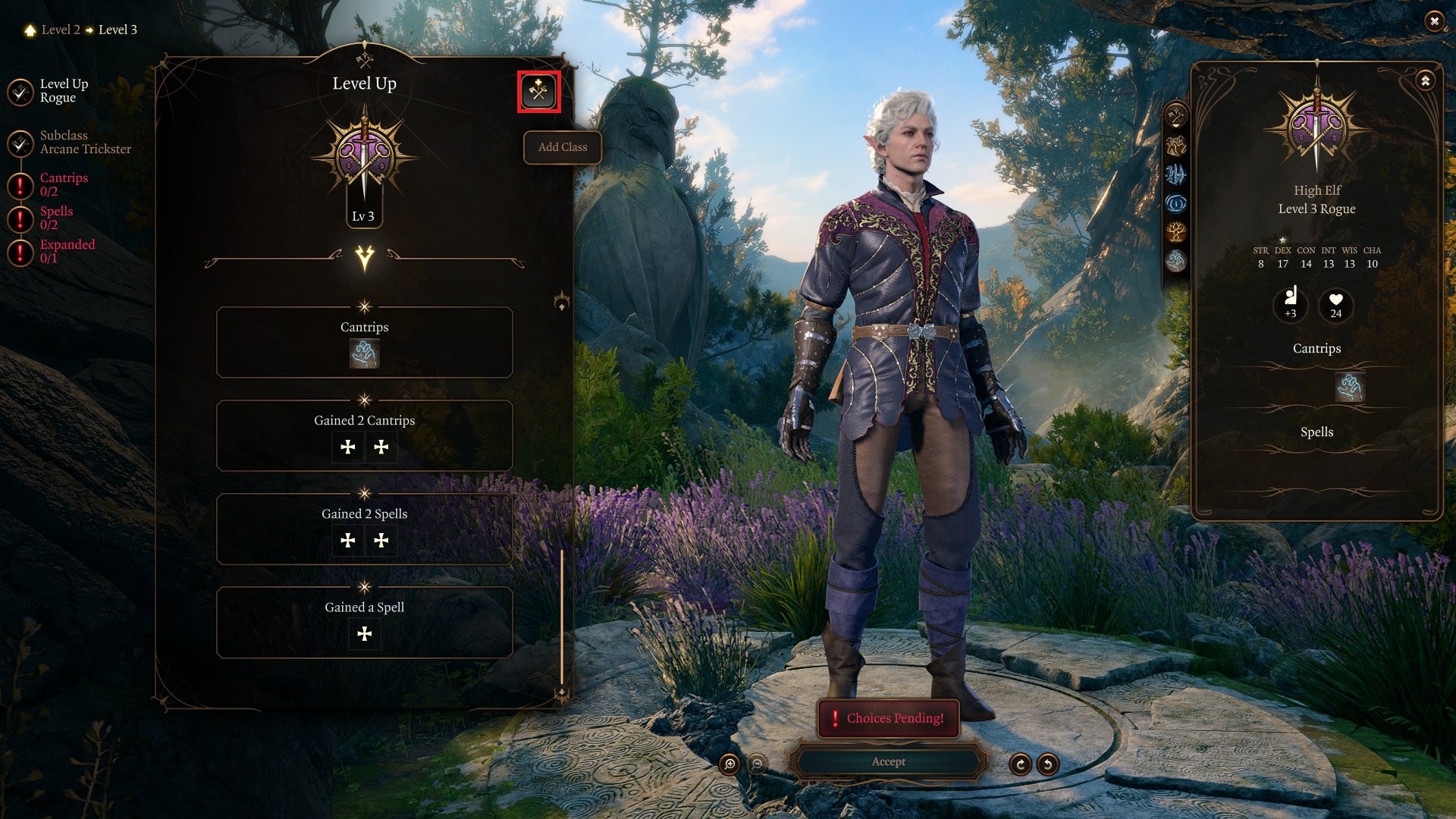Zoom out the character view
Viewport: 1456px width, 819px height.
(757, 764)
